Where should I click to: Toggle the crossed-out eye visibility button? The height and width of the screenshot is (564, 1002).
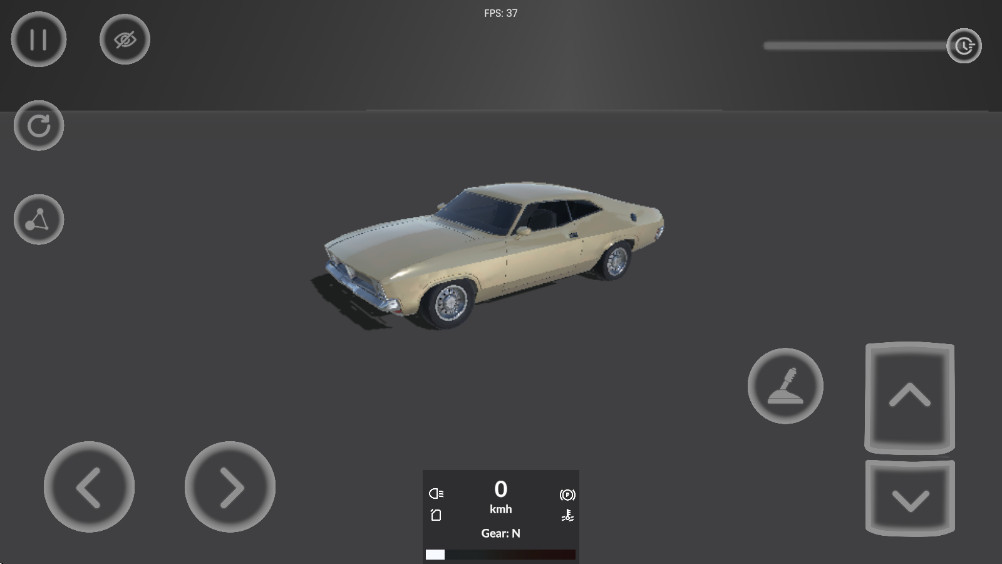click(125, 40)
